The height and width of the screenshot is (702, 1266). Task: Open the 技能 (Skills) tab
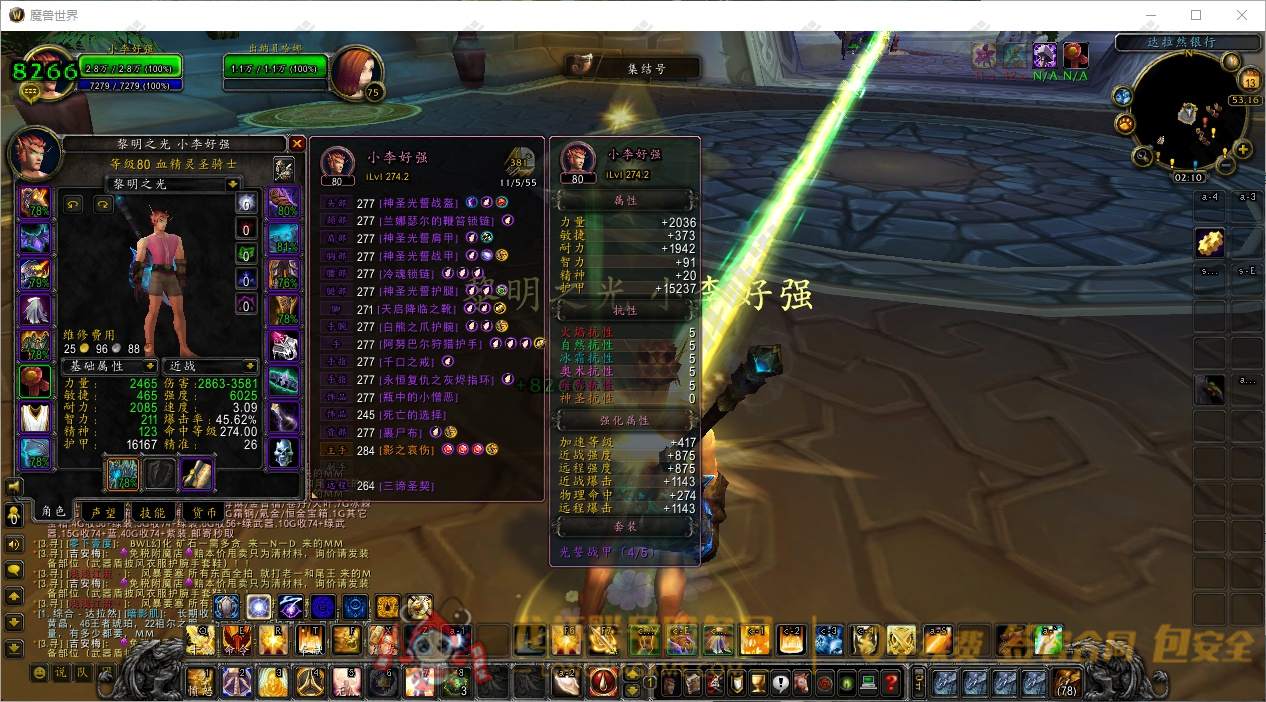tap(153, 512)
